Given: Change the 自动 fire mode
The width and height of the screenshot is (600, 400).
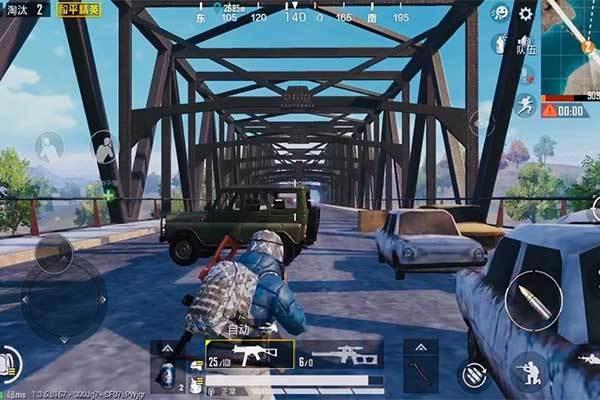Looking at the screenshot, I should [x=238, y=328].
